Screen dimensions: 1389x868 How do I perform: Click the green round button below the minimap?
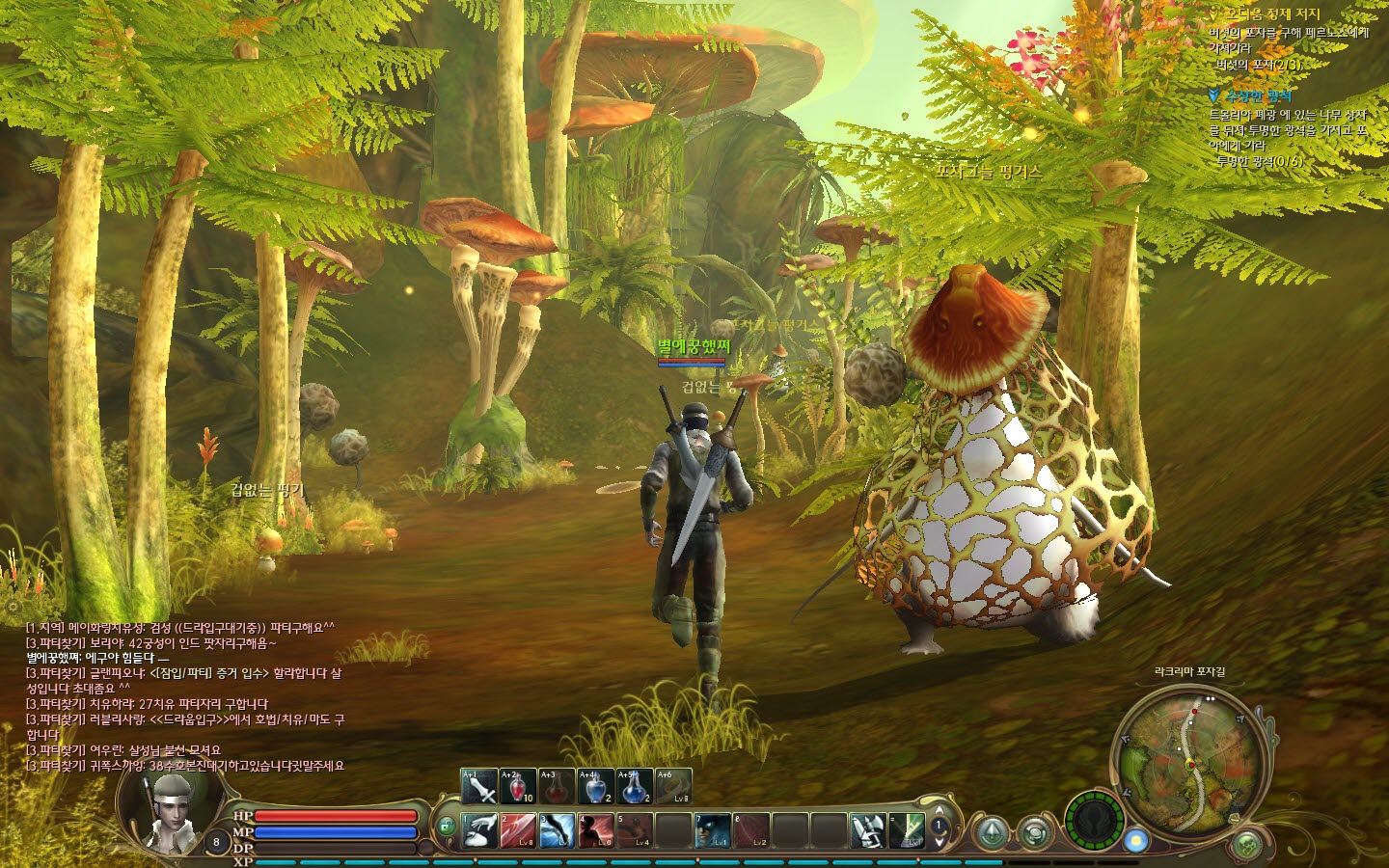pyautogui.click(x=1248, y=845)
